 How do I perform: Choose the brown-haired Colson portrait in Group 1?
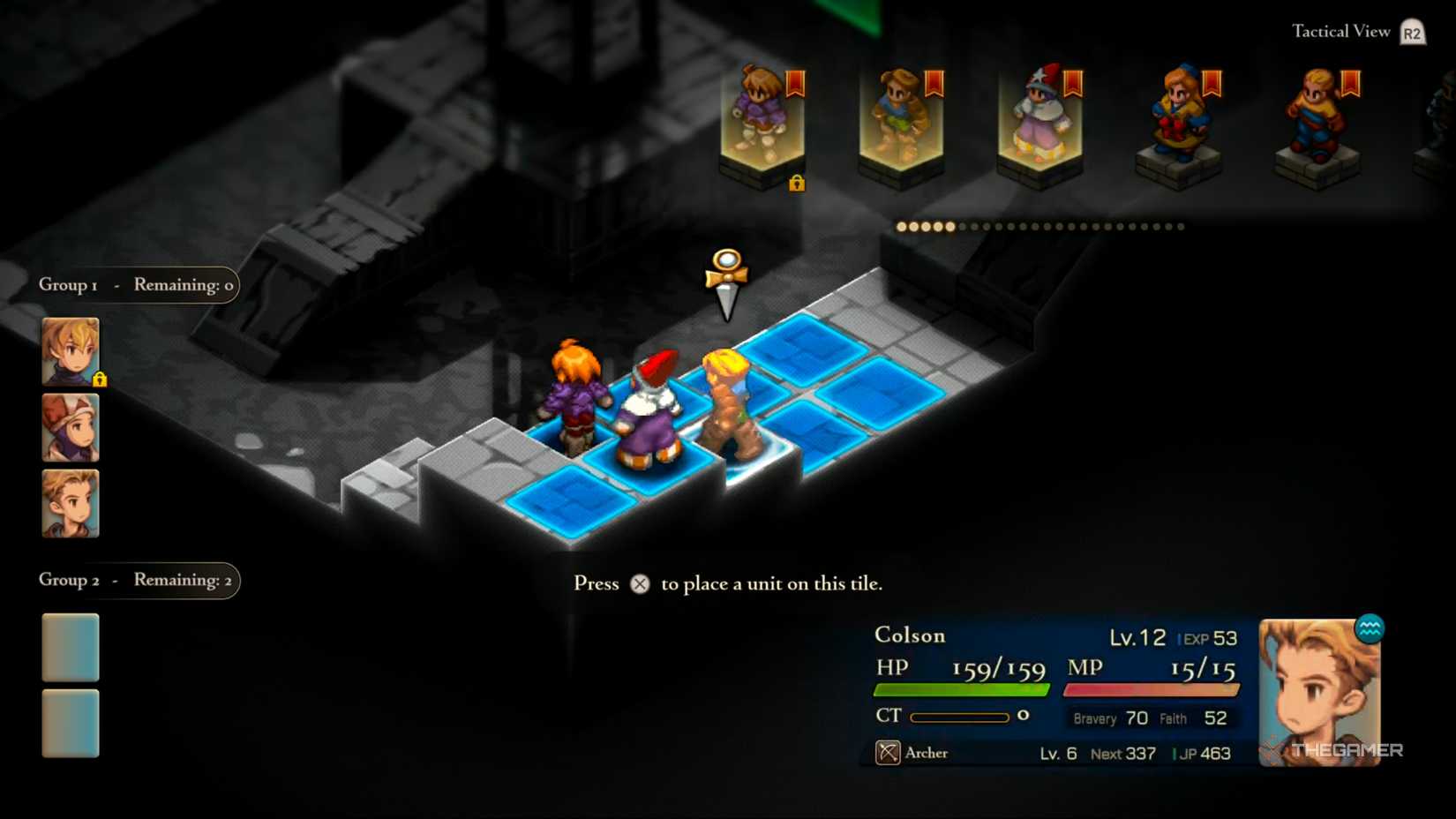pos(71,504)
